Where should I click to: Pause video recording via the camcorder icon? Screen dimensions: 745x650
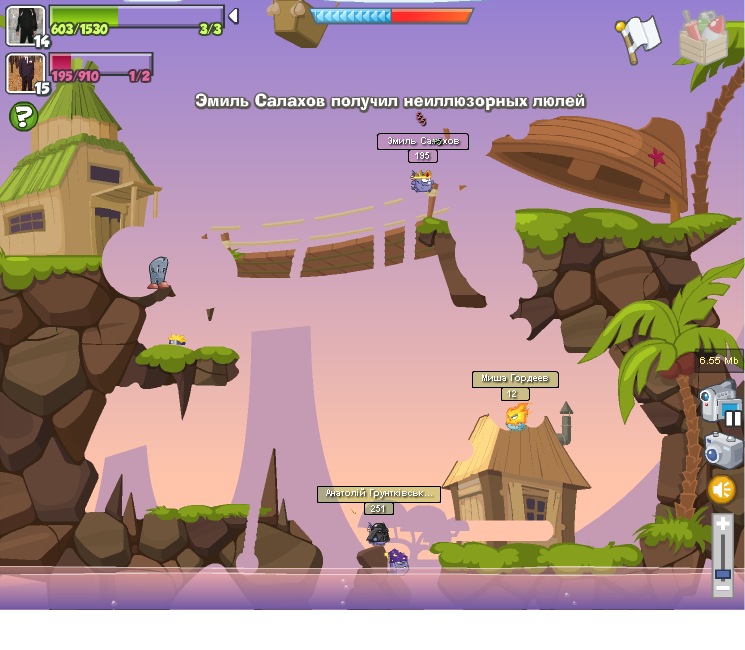coord(719,402)
